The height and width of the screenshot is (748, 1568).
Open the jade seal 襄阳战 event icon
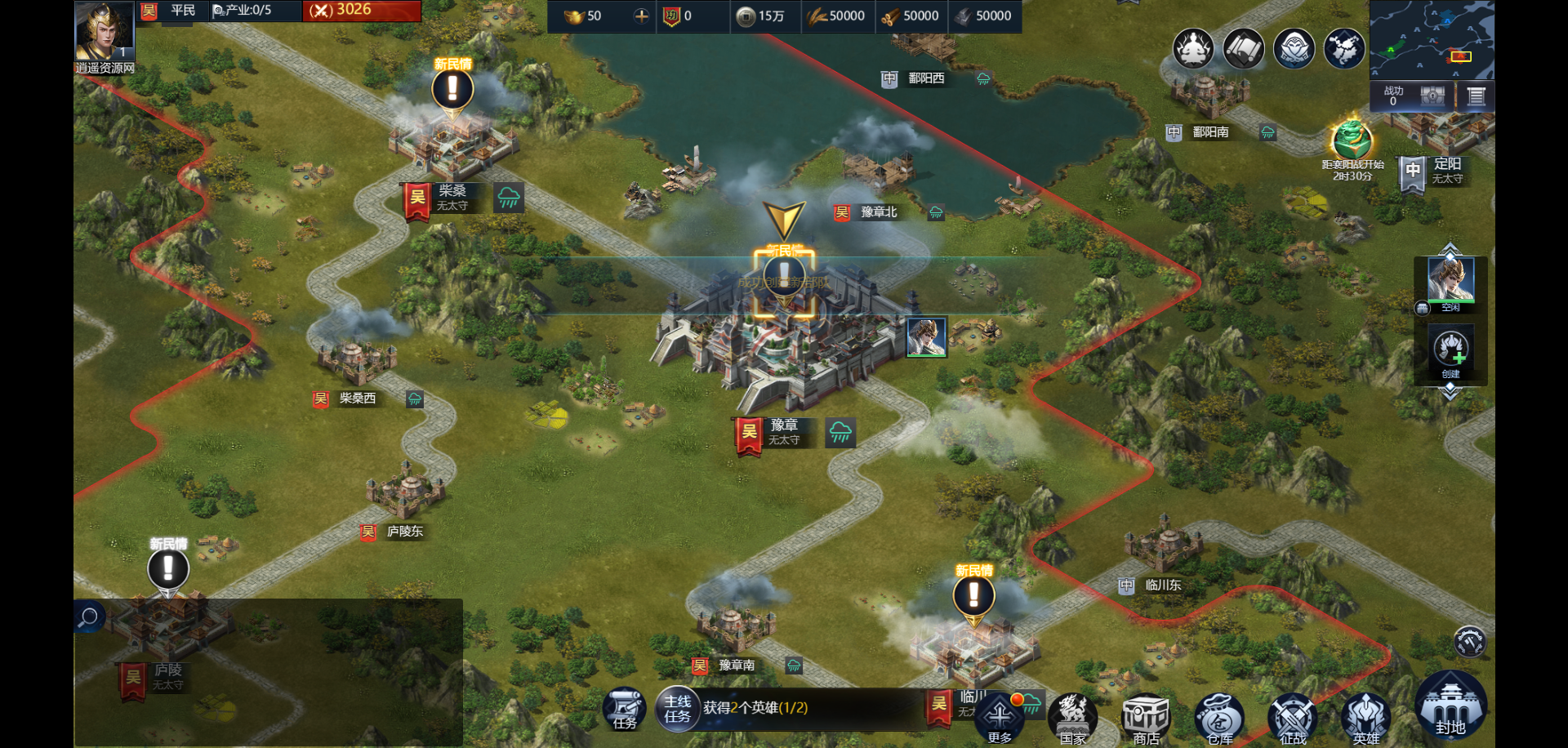pyautogui.click(x=1352, y=140)
